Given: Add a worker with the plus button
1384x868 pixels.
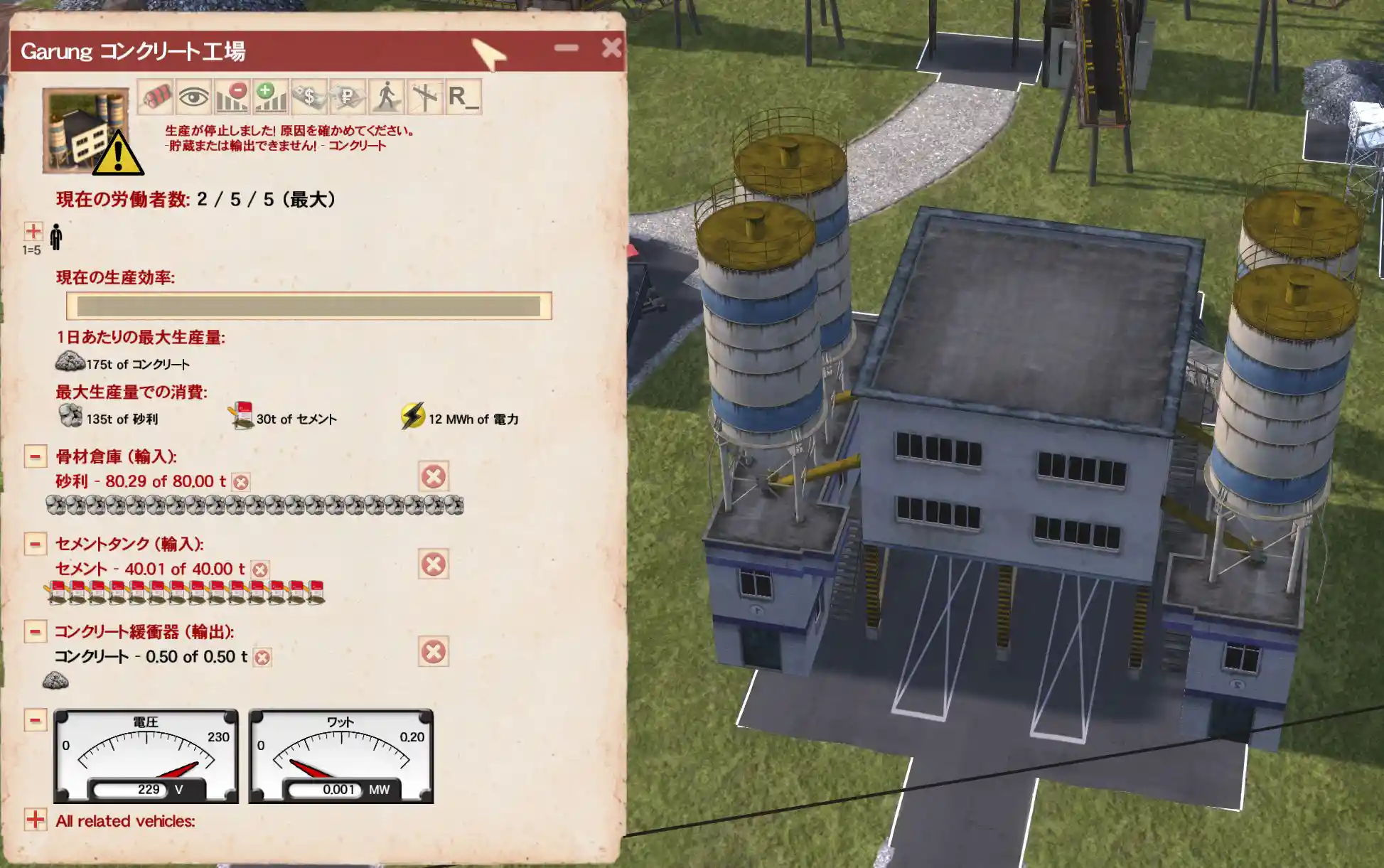Looking at the screenshot, I should tap(33, 231).
